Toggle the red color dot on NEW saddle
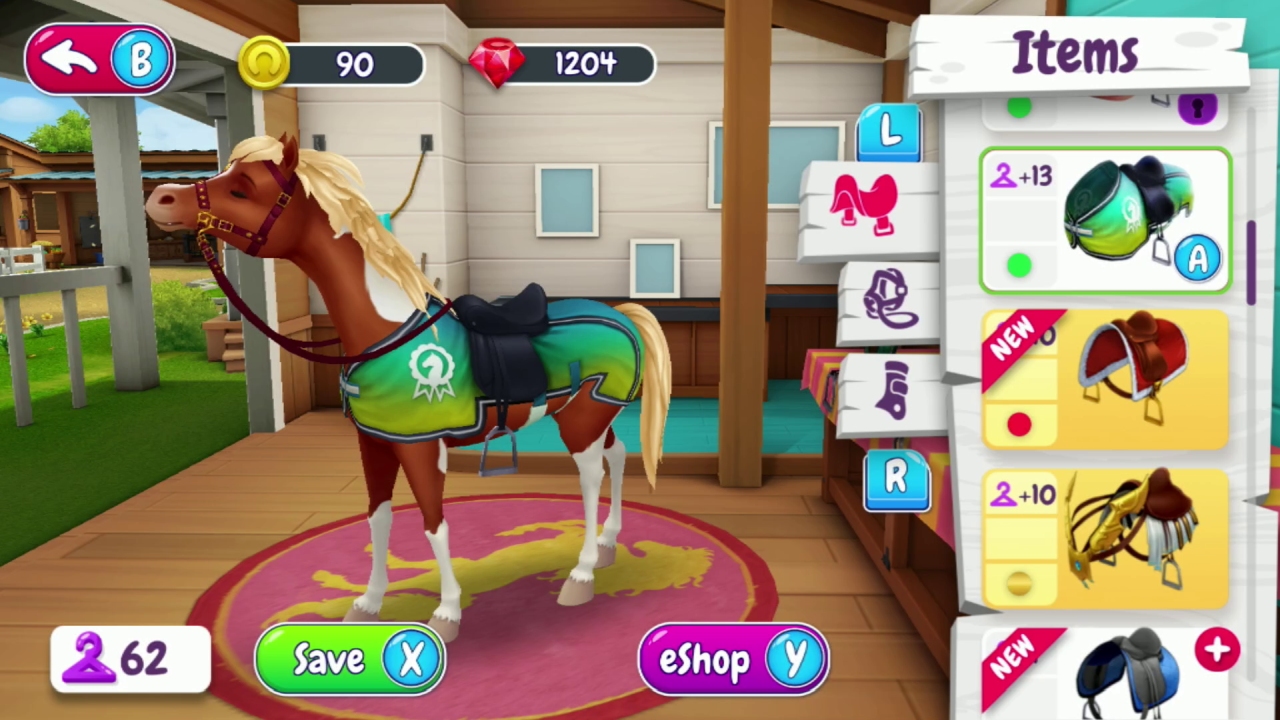Image resolution: width=1280 pixels, height=720 pixels. (x=1018, y=425)
